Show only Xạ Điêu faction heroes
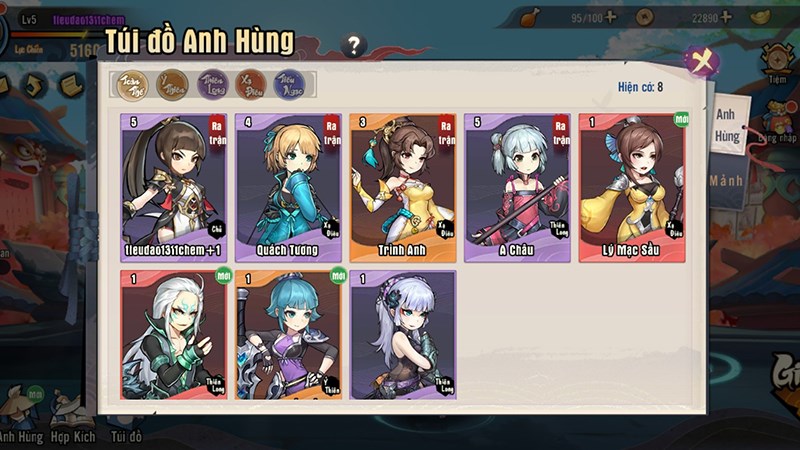This screenshot has width=800, height=450. point(250,85)
